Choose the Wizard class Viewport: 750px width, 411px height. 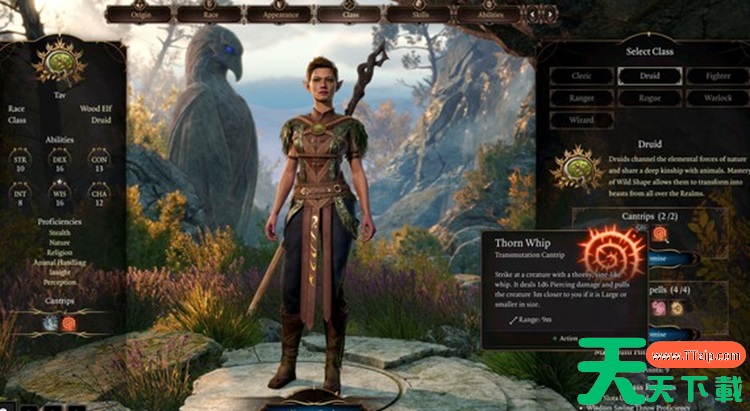pos(581,121)
